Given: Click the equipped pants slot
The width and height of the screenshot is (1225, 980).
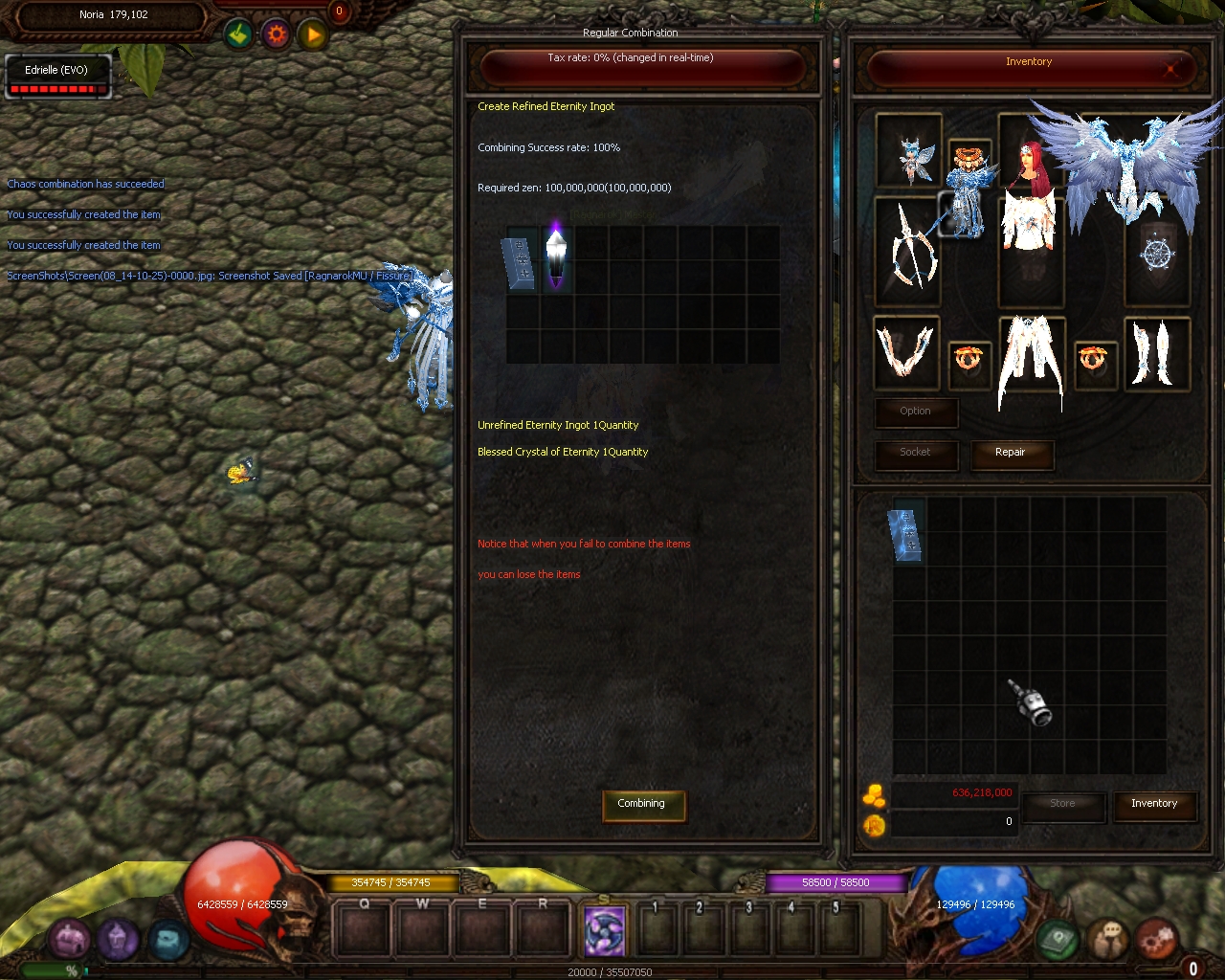Looking at the screenshot, I should (1031, 359).
